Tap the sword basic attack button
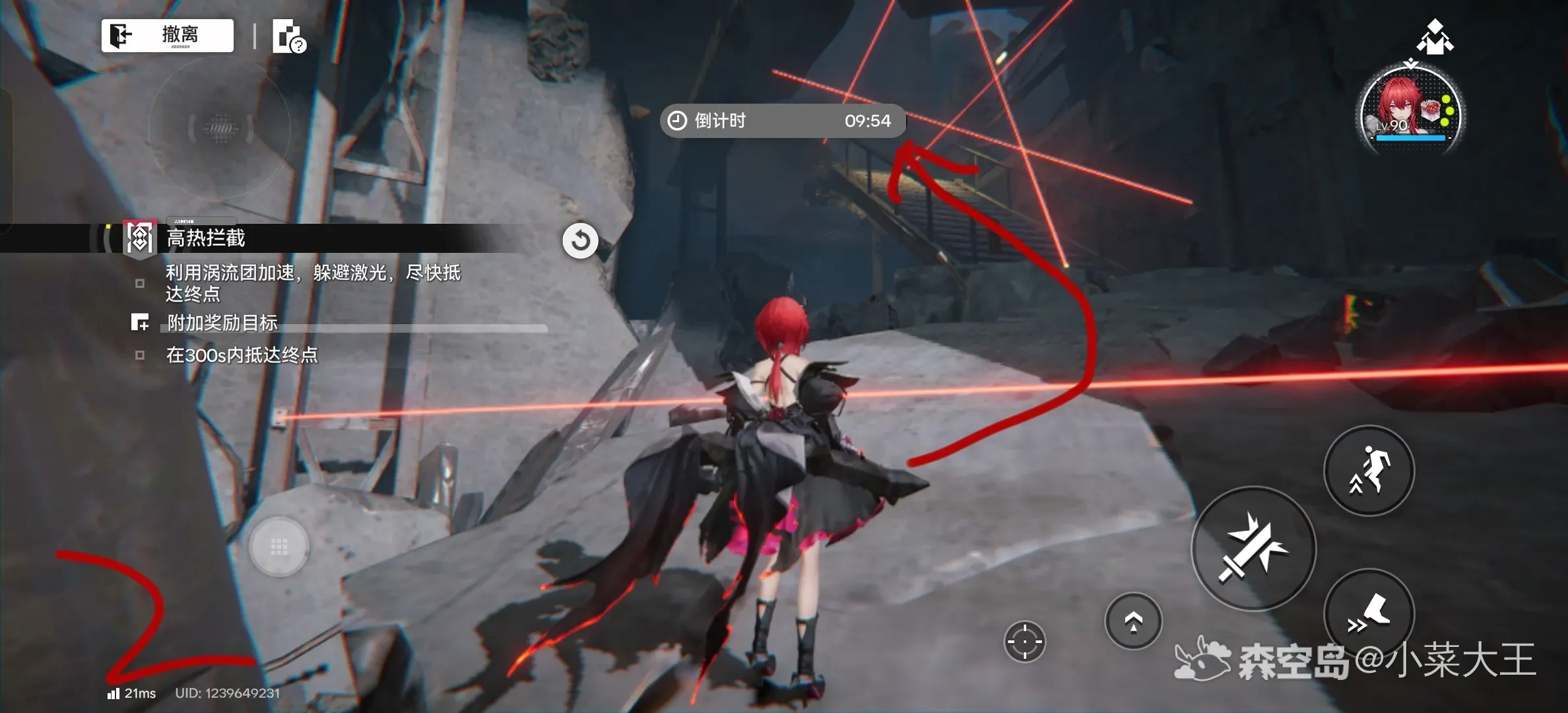This screenshot has width=1568, height=713. tap(1253, 548)
